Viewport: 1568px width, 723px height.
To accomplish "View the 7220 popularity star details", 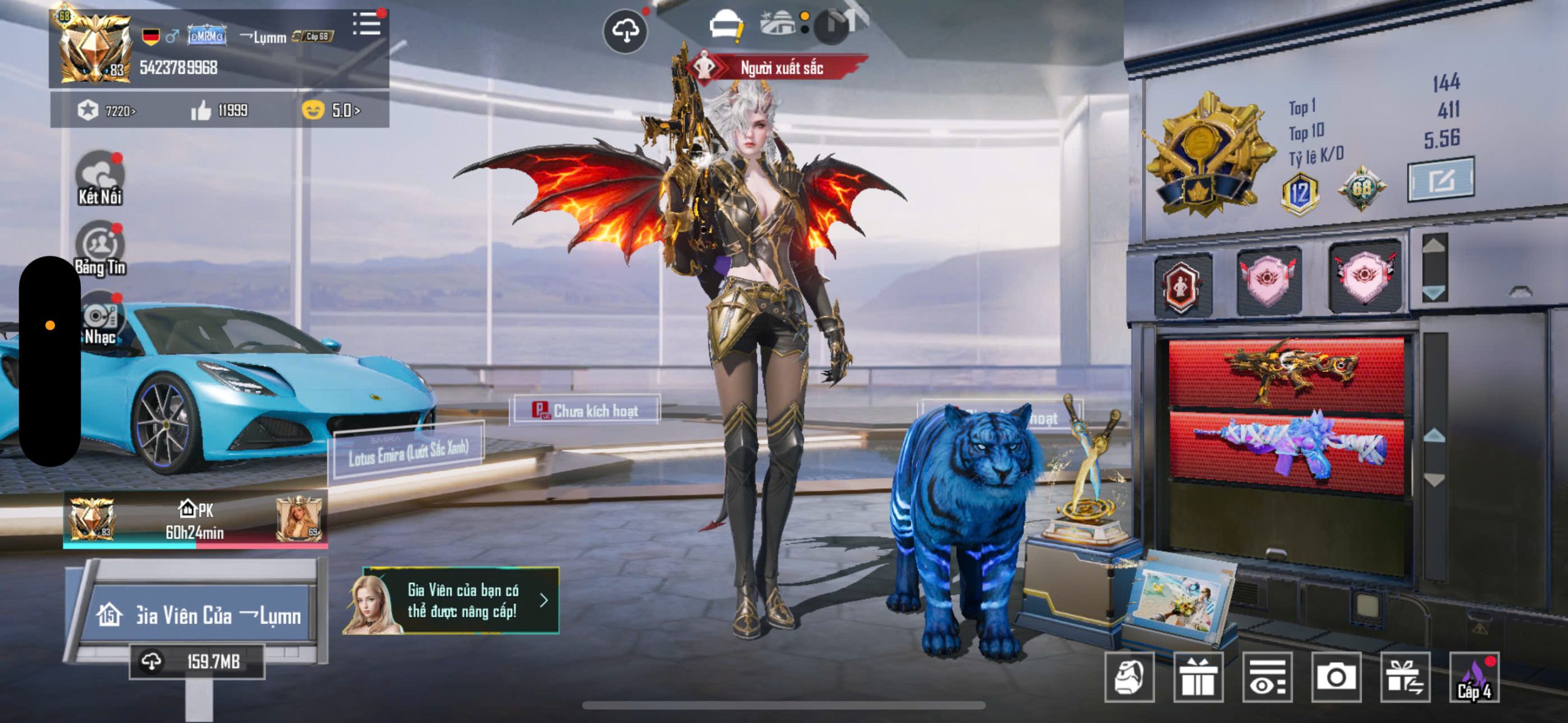I will click(x=104, y=111).
